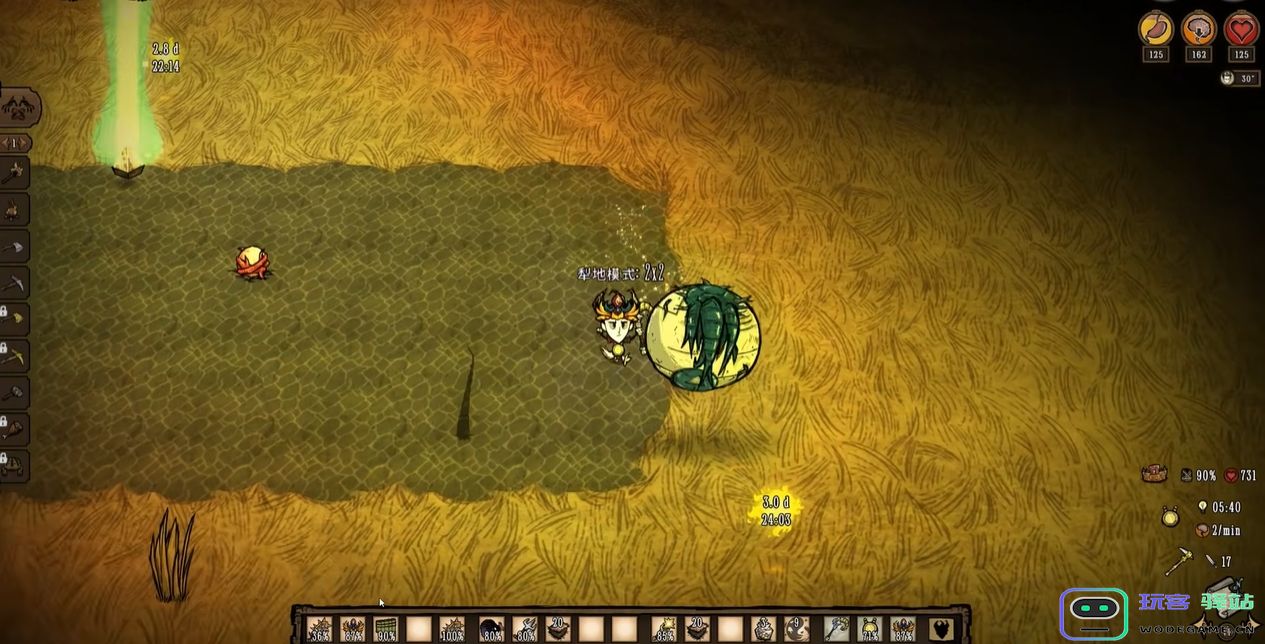Image resolution: width=1265 pixels, height=644 pixels.
Task: Pick the 100% durability inventory item
Action: click(x=453, y=628)
